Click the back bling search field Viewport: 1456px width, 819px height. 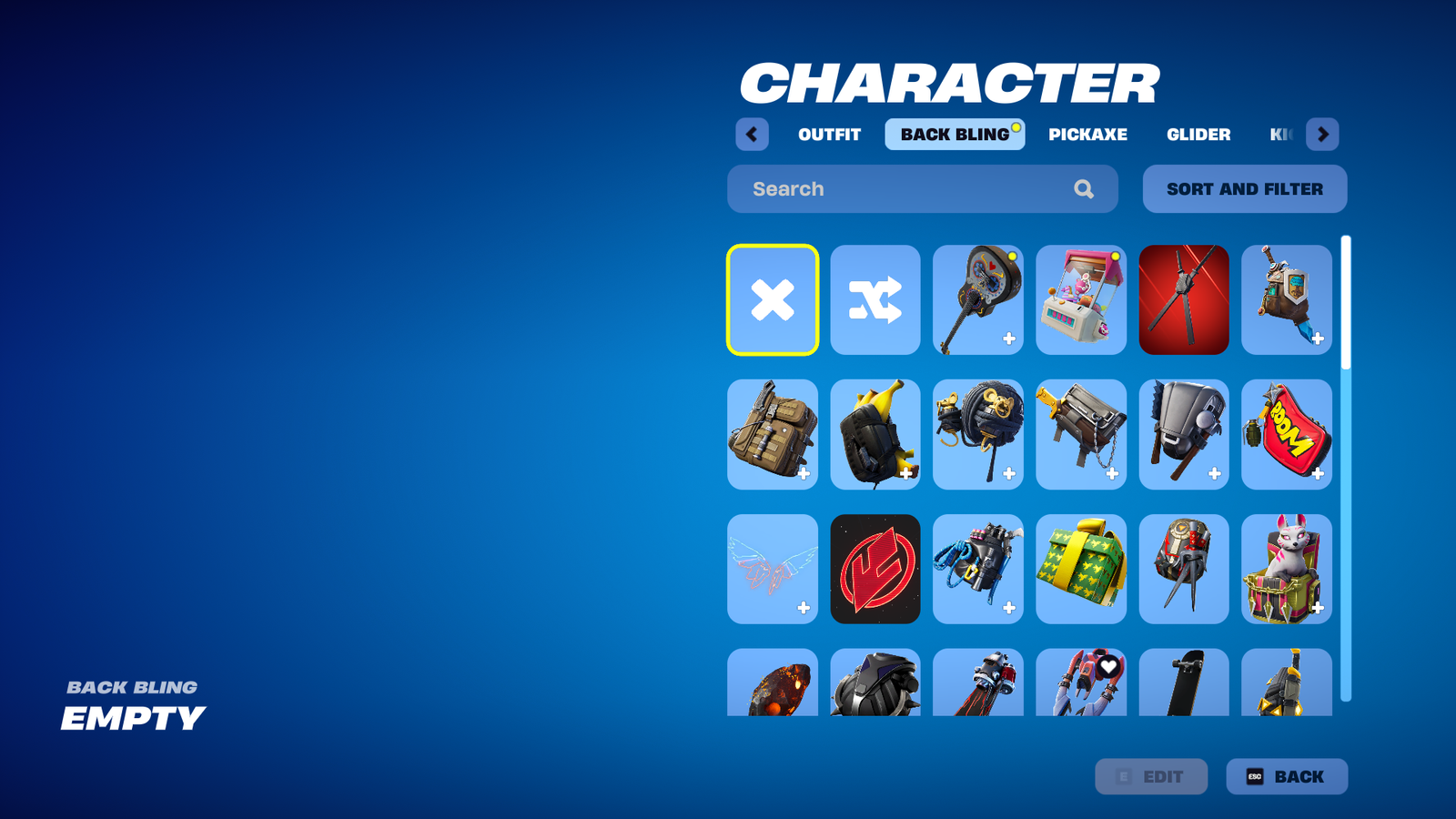click(x=910, y=189)
